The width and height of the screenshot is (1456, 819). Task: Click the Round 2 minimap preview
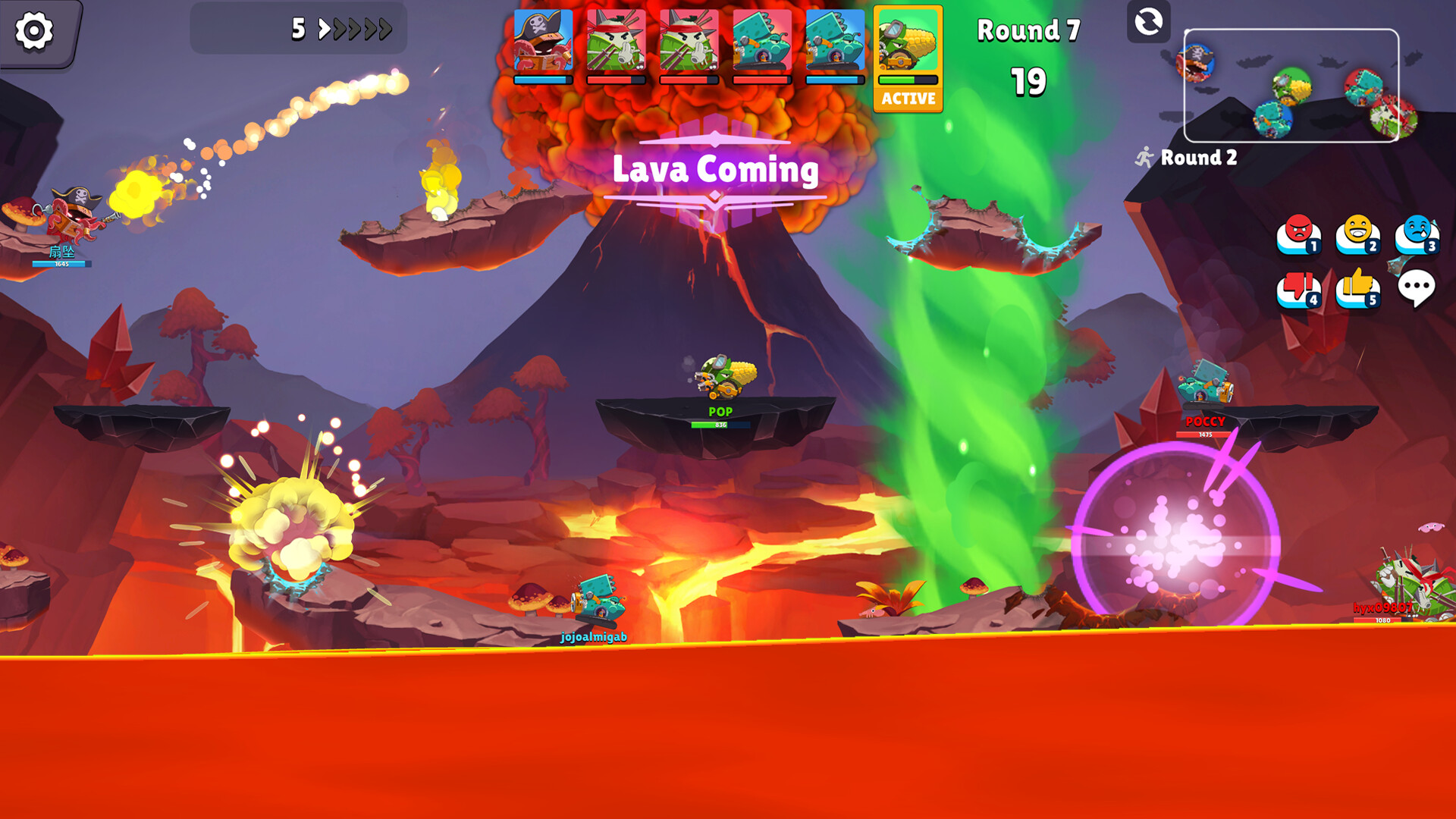(1291, 83)
